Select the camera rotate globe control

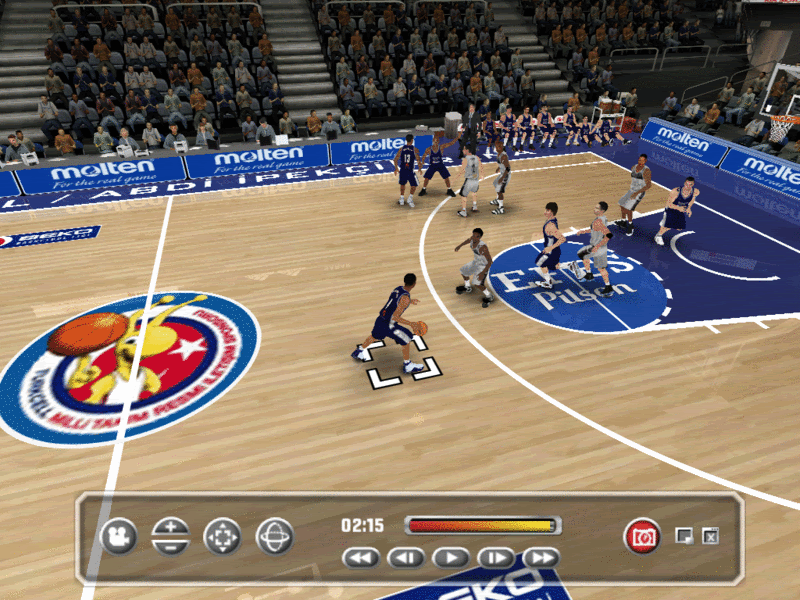click(274, 537)
